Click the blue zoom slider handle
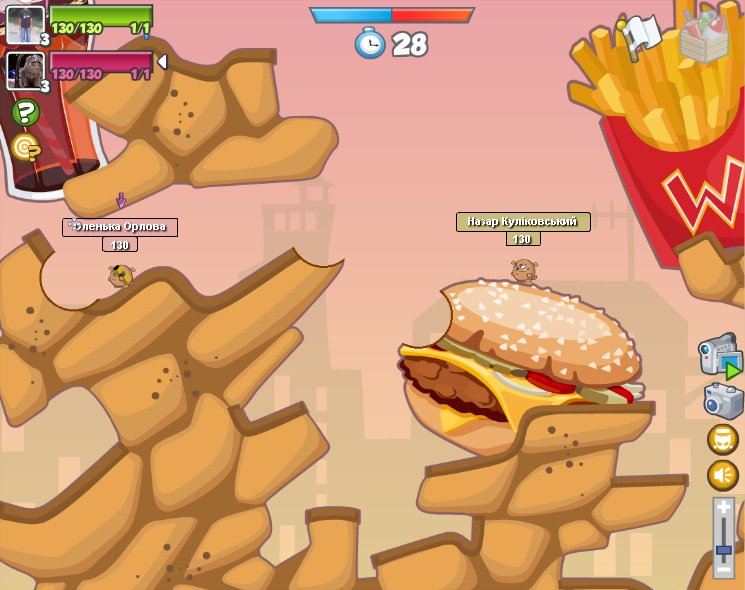 coord(723,551)
